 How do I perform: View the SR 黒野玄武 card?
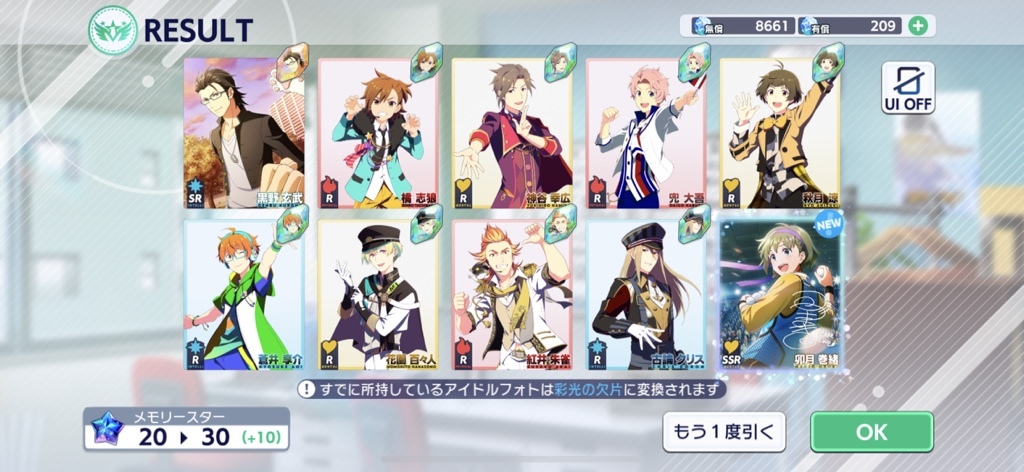pos(244,132)
